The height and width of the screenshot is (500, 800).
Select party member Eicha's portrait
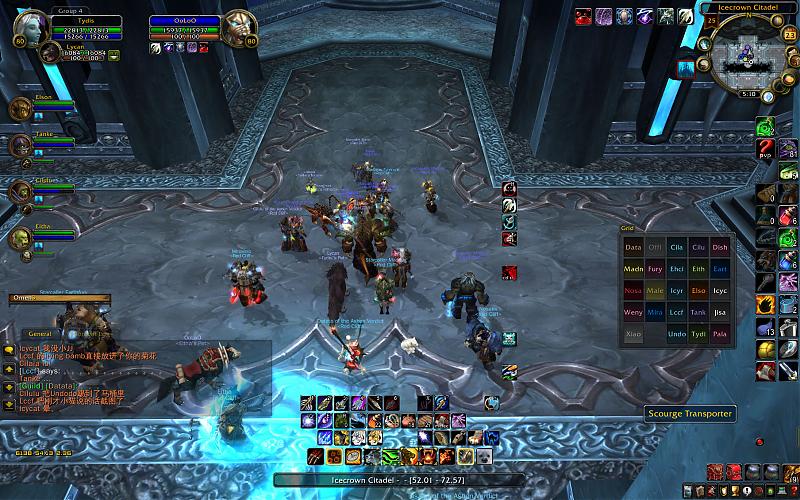(22, 236)
